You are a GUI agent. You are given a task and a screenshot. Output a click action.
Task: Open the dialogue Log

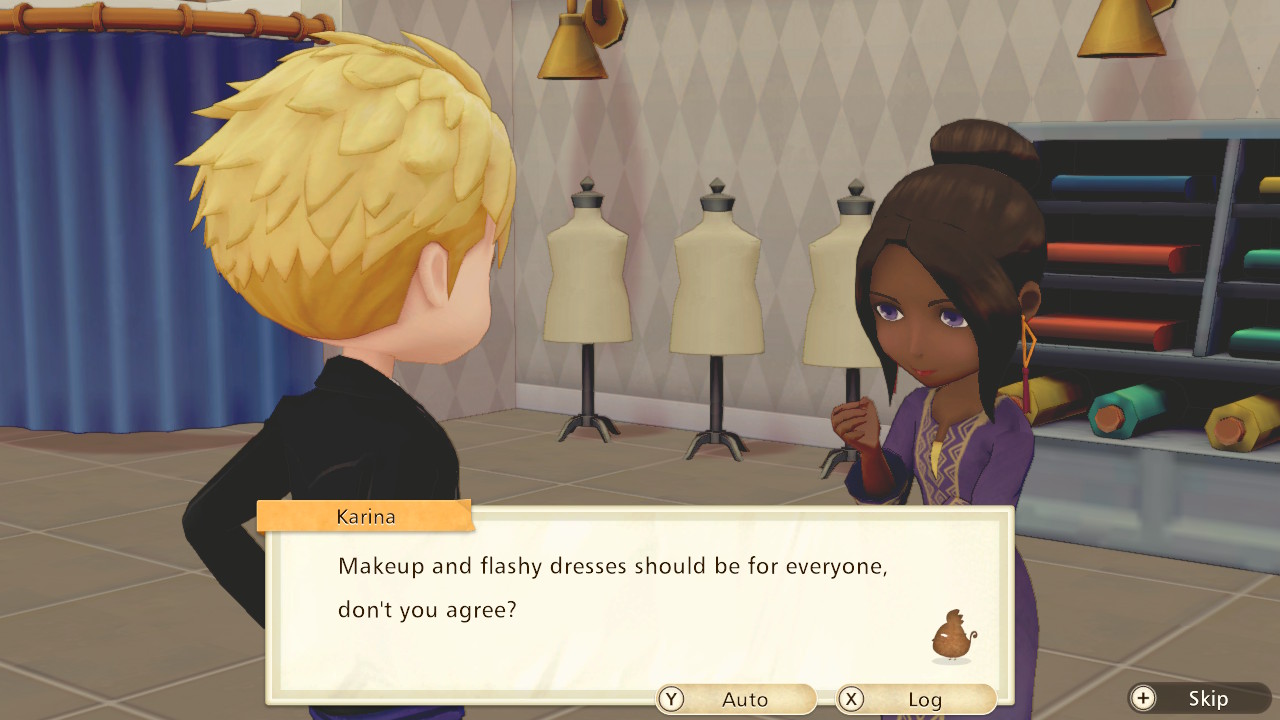point(916,699)
